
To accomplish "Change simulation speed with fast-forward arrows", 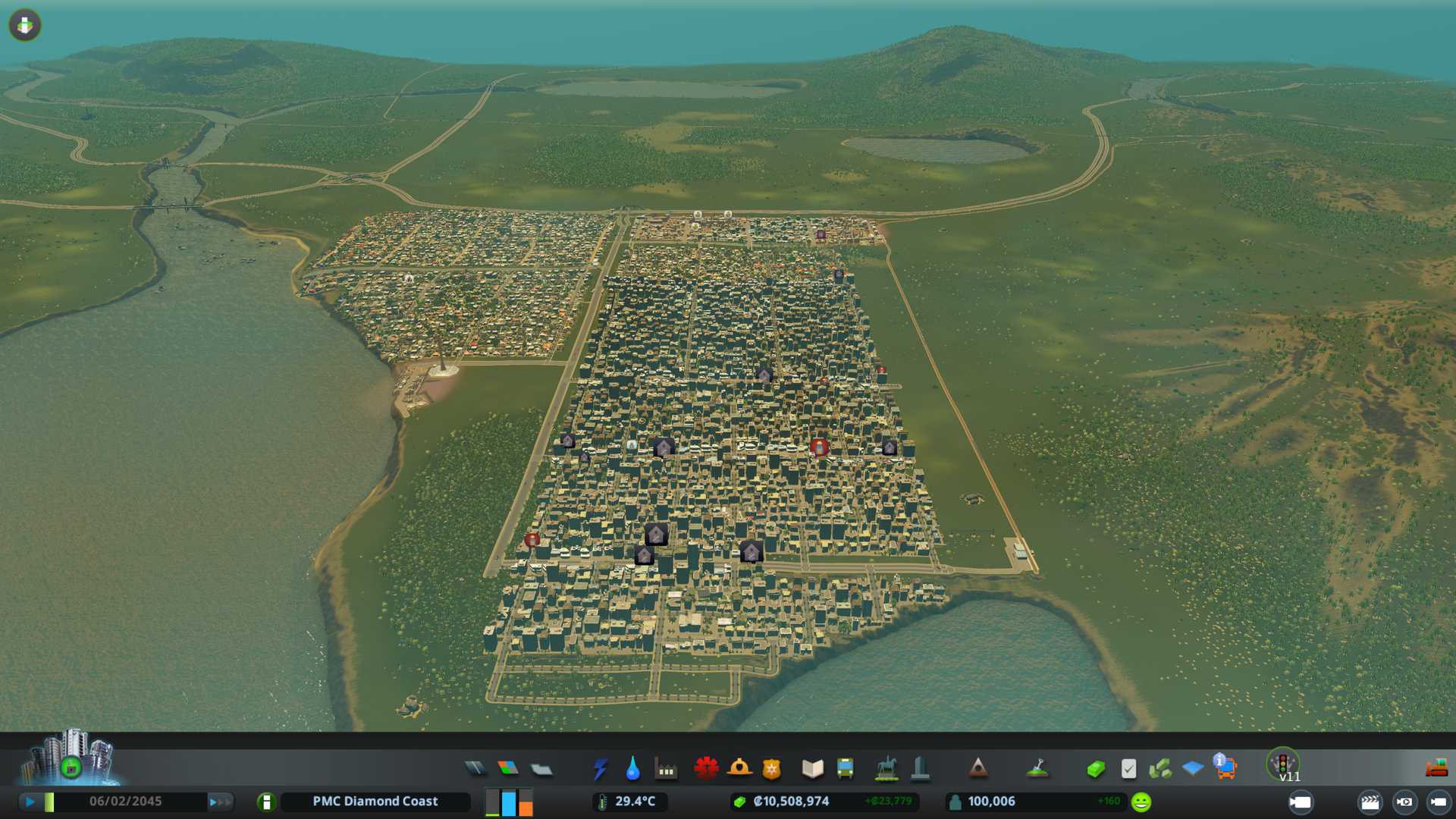I will [220, 802].
